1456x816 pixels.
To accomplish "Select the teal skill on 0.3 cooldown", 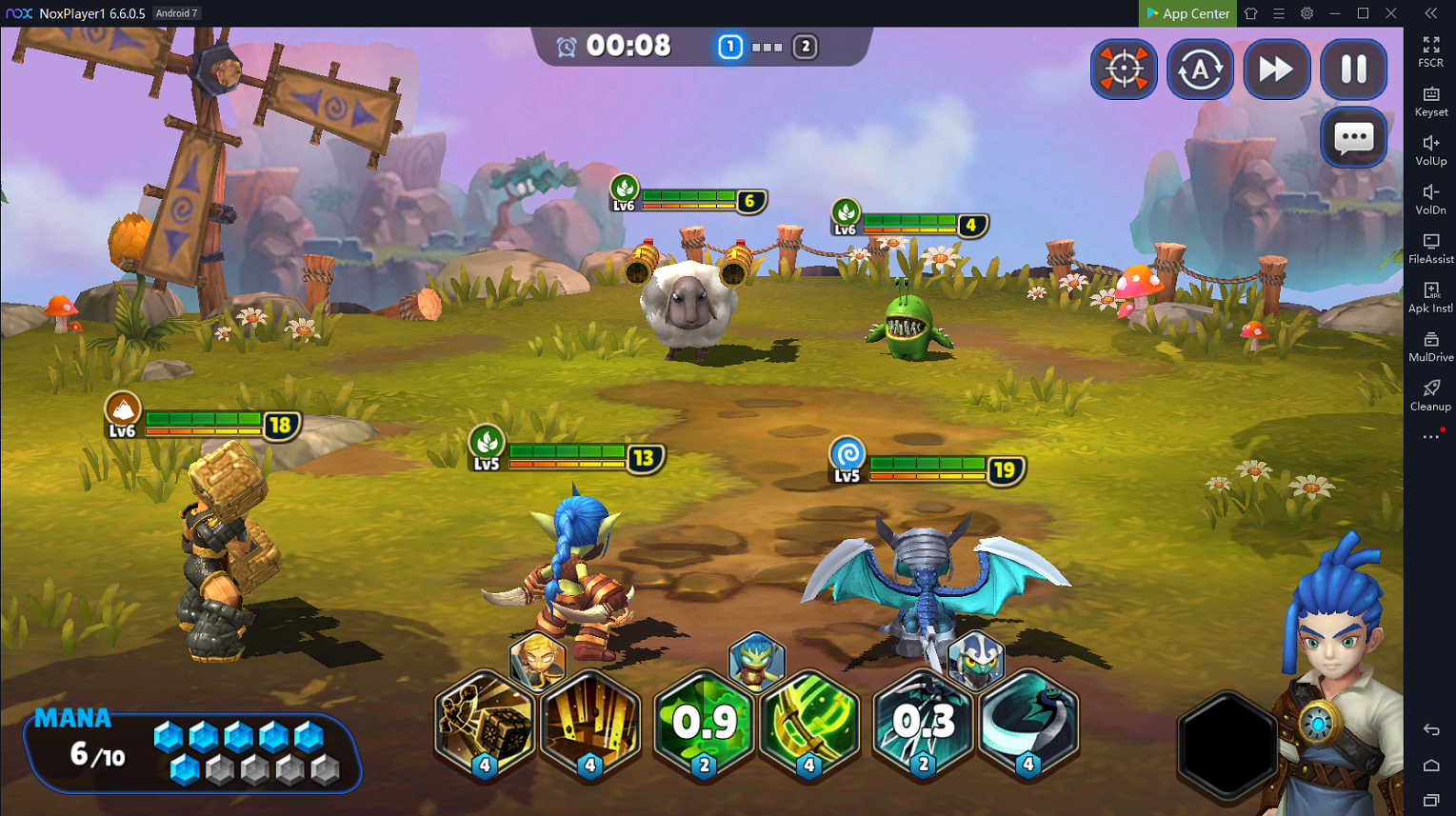I will tap(923, 724).
